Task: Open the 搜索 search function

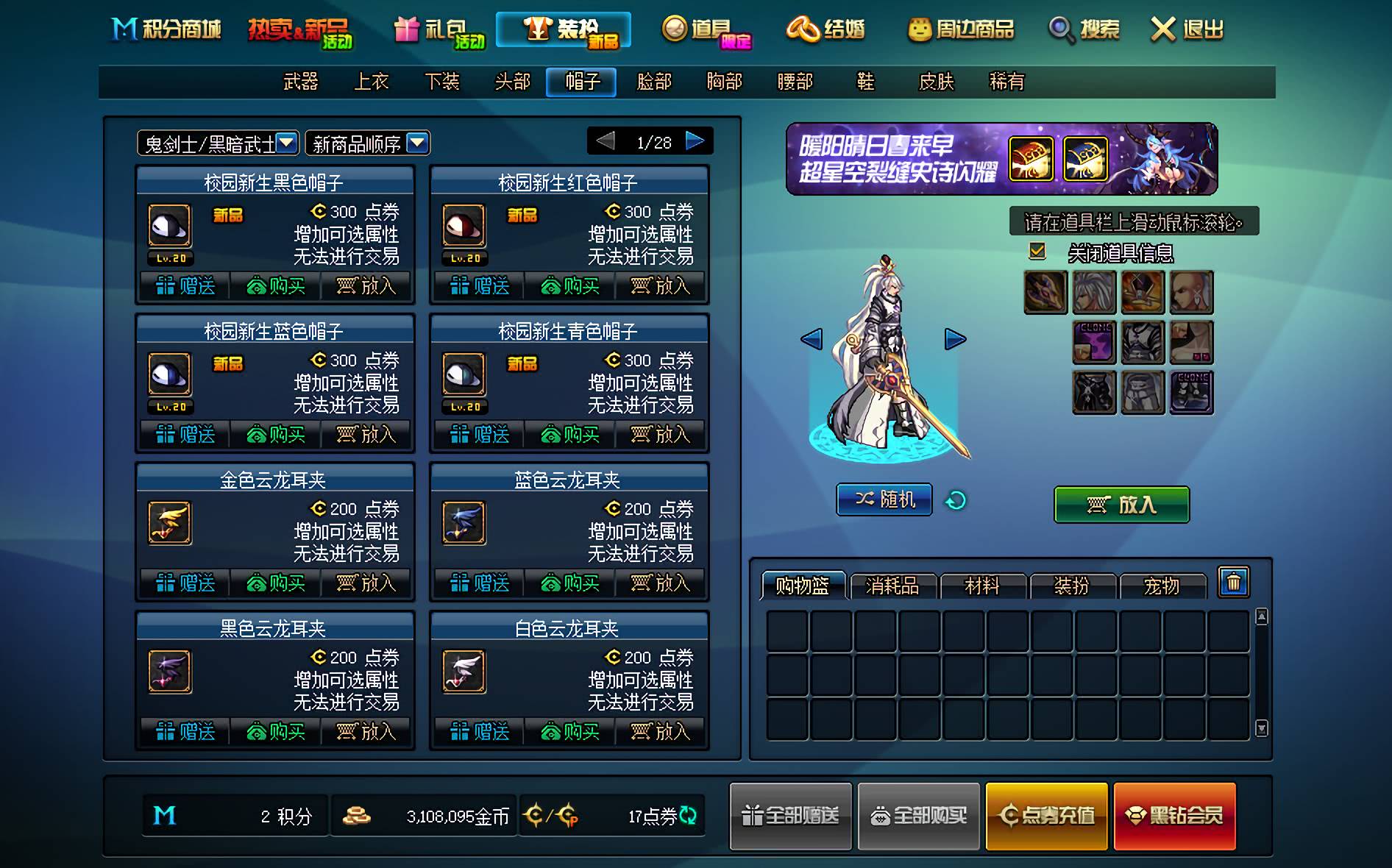Action: (x=1084, y=29)
